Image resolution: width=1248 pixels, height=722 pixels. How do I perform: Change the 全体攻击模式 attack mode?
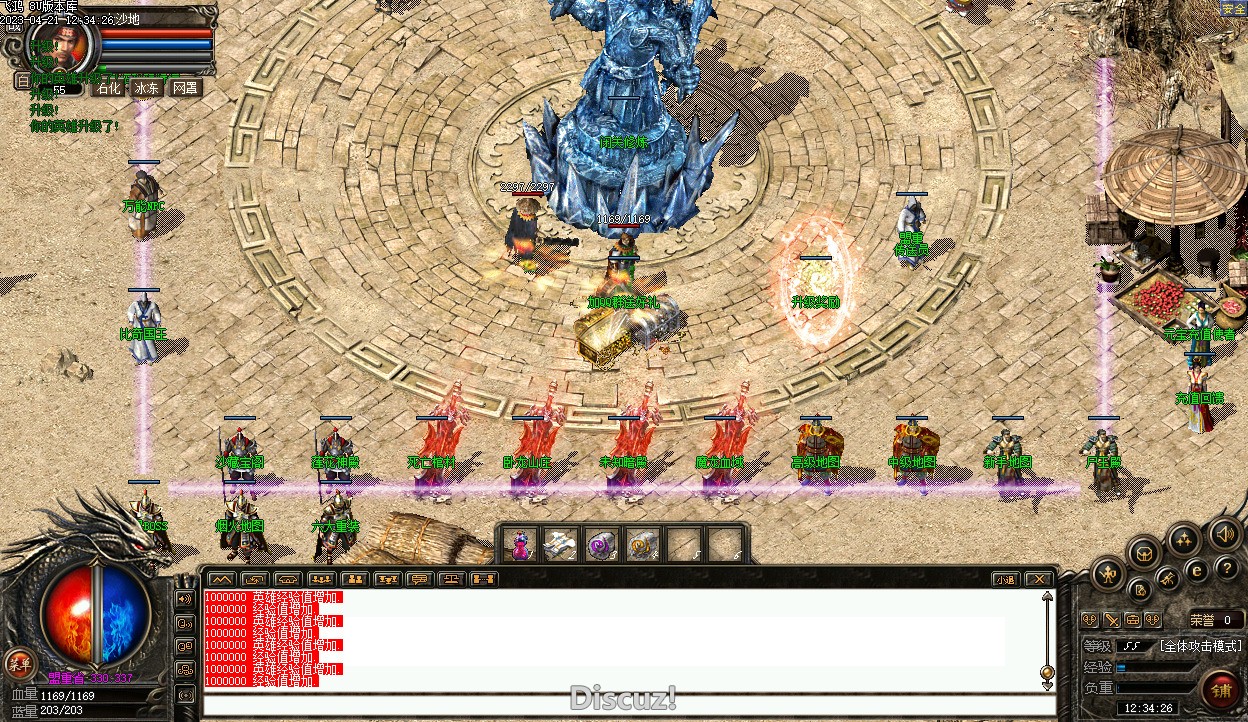1200,646
